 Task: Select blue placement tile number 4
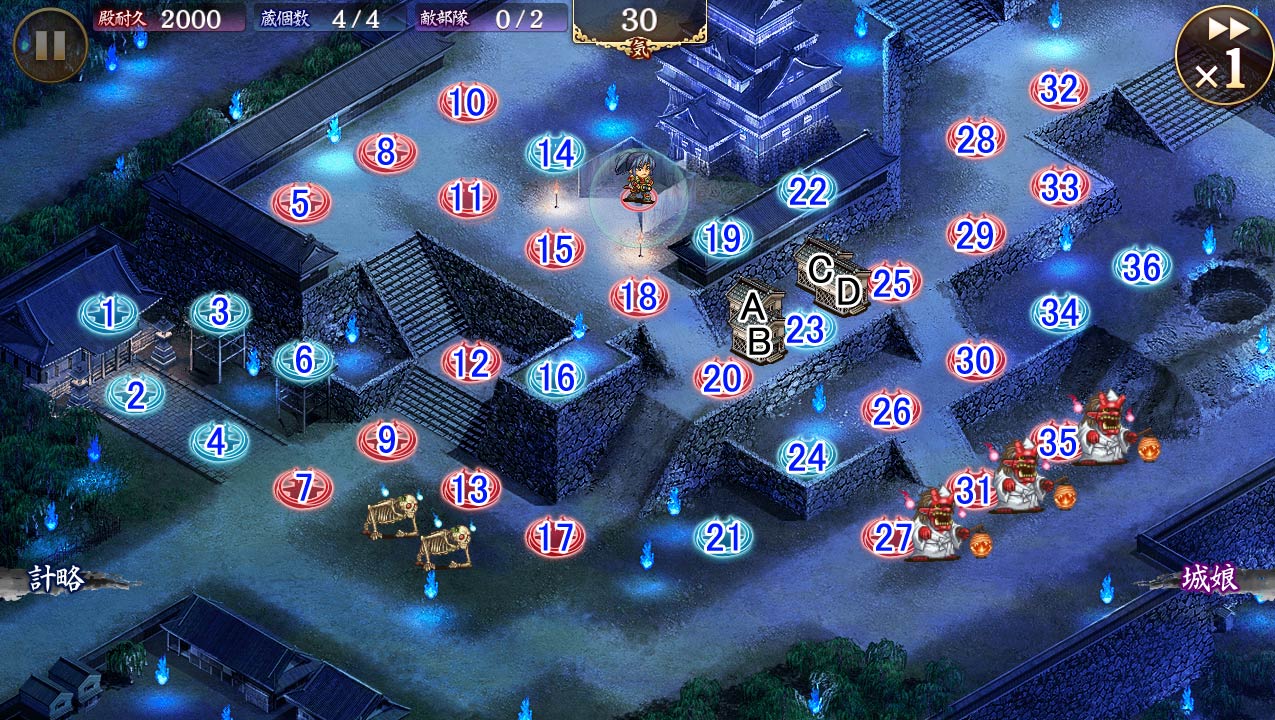tap(219, 441)
